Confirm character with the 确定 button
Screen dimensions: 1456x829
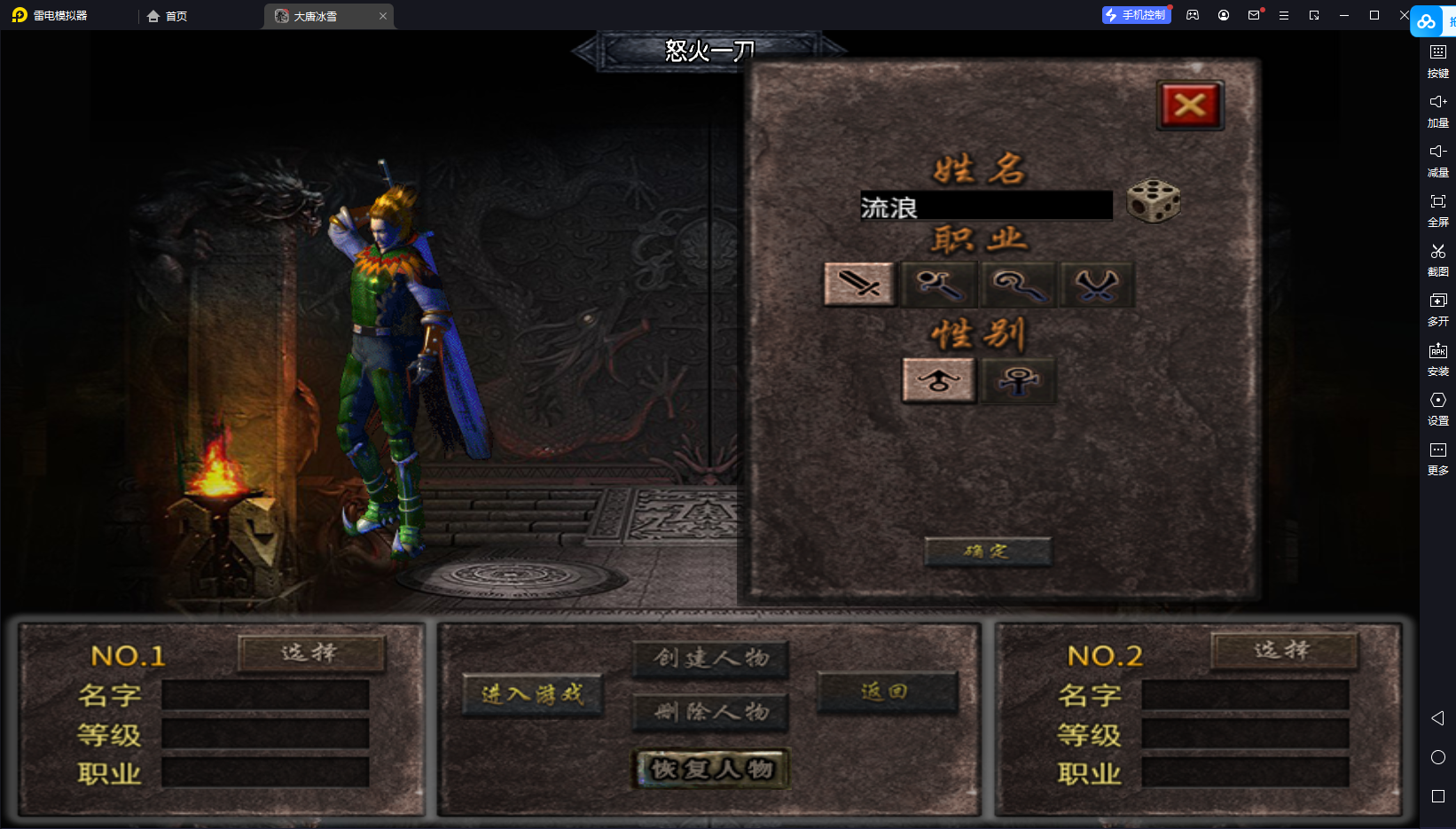[987, 551]
